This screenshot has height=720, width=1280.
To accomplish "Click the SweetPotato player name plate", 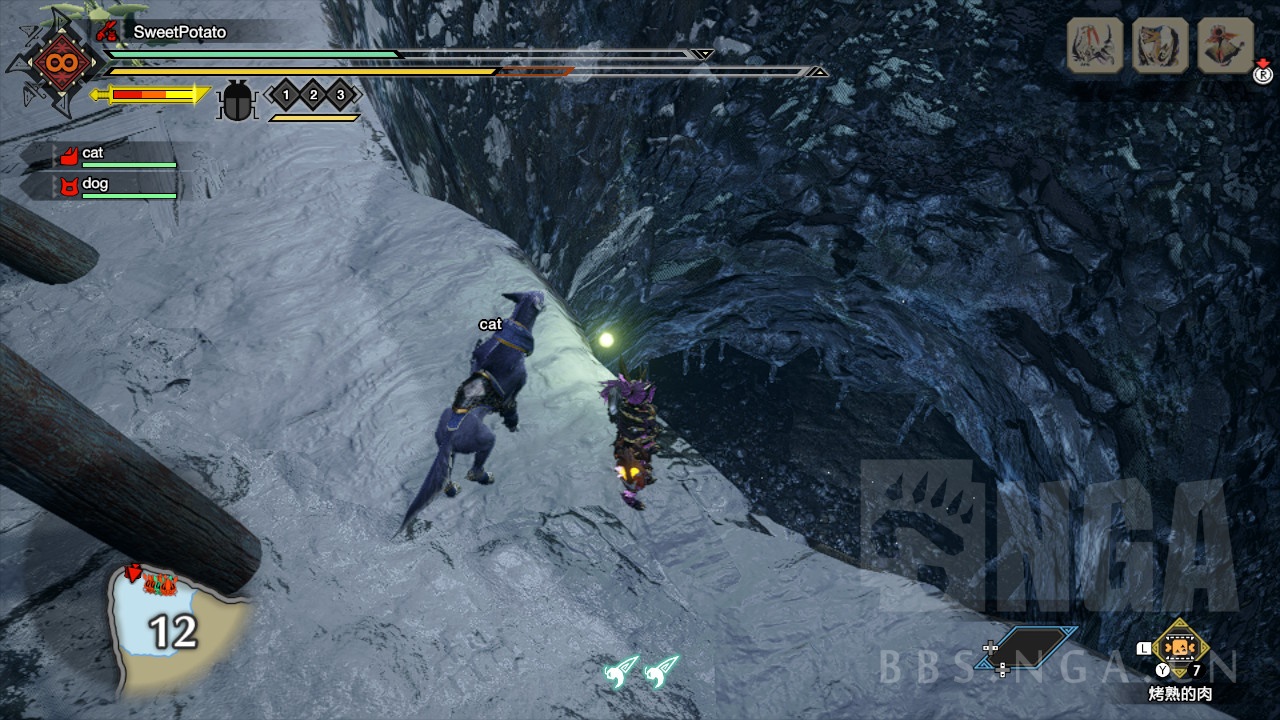I will 178,32.
